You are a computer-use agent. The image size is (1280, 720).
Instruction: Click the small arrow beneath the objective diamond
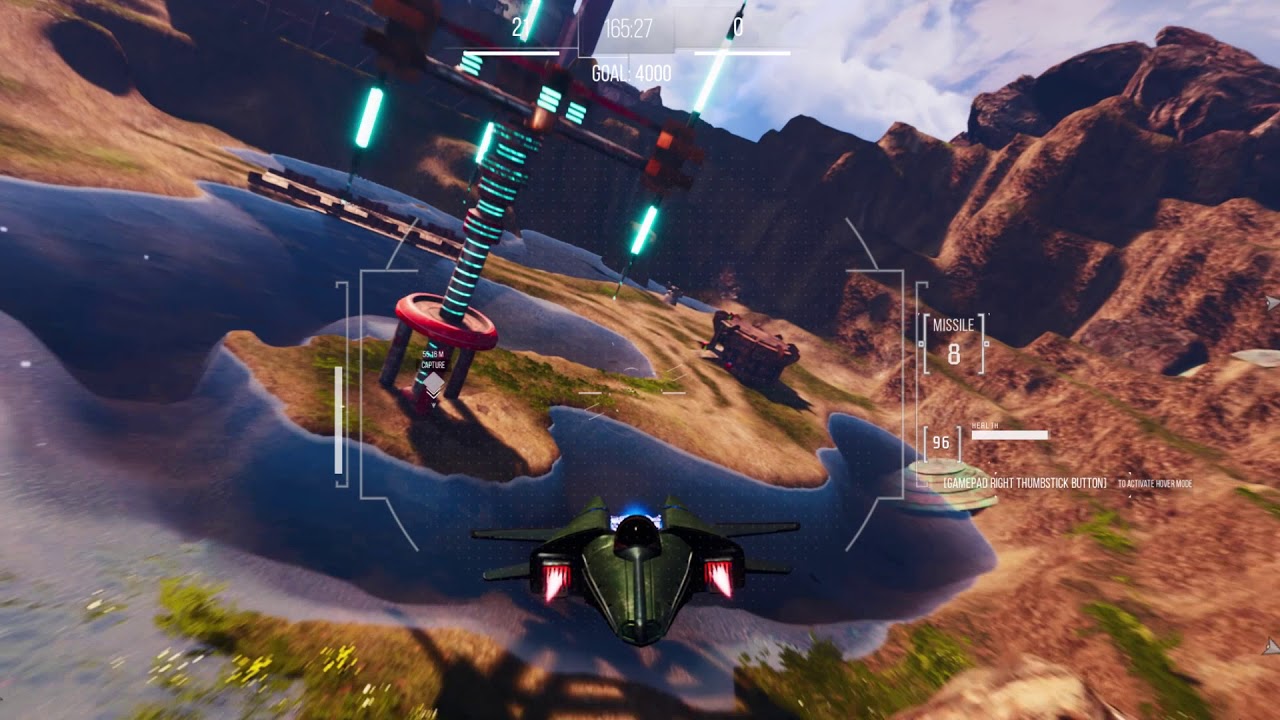pos(434,404)
